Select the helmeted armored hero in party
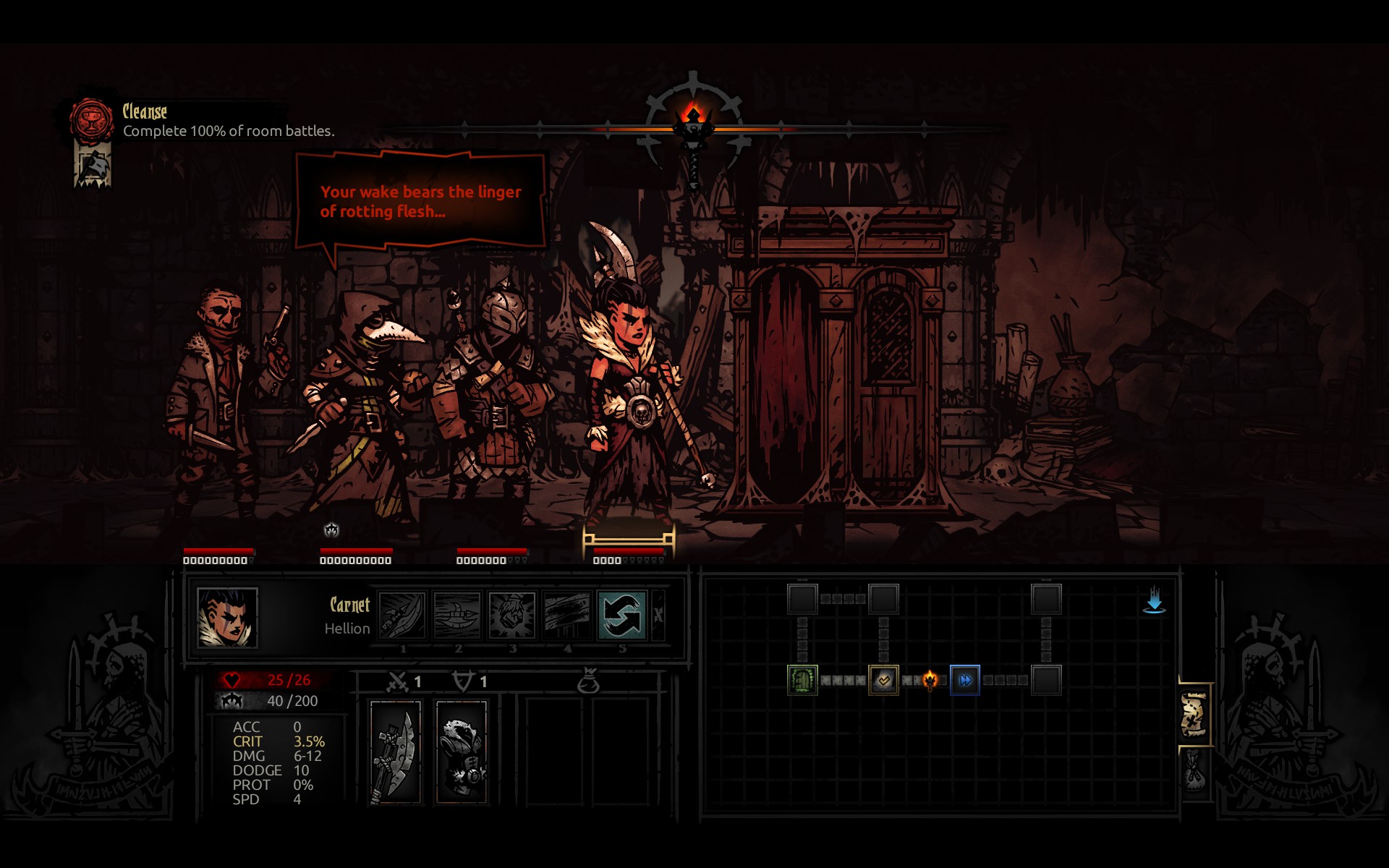Viewport: 1389px width, 868px height. [492, 391]
